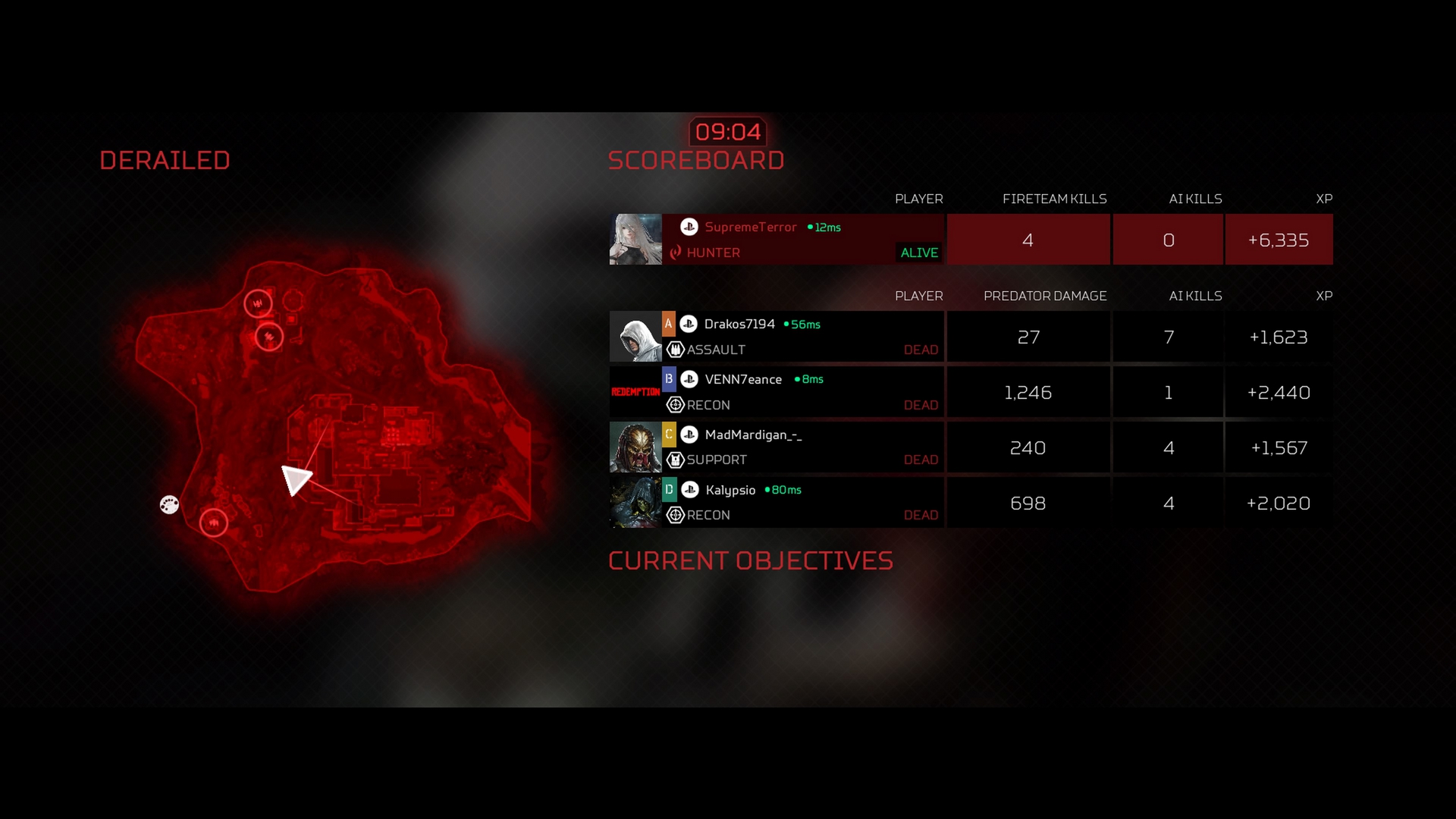The width and height of the screenshot is (1456, 819).
Task: Open Drakos7194's hooded avatar thumbnail
Action: click(635, 337)
